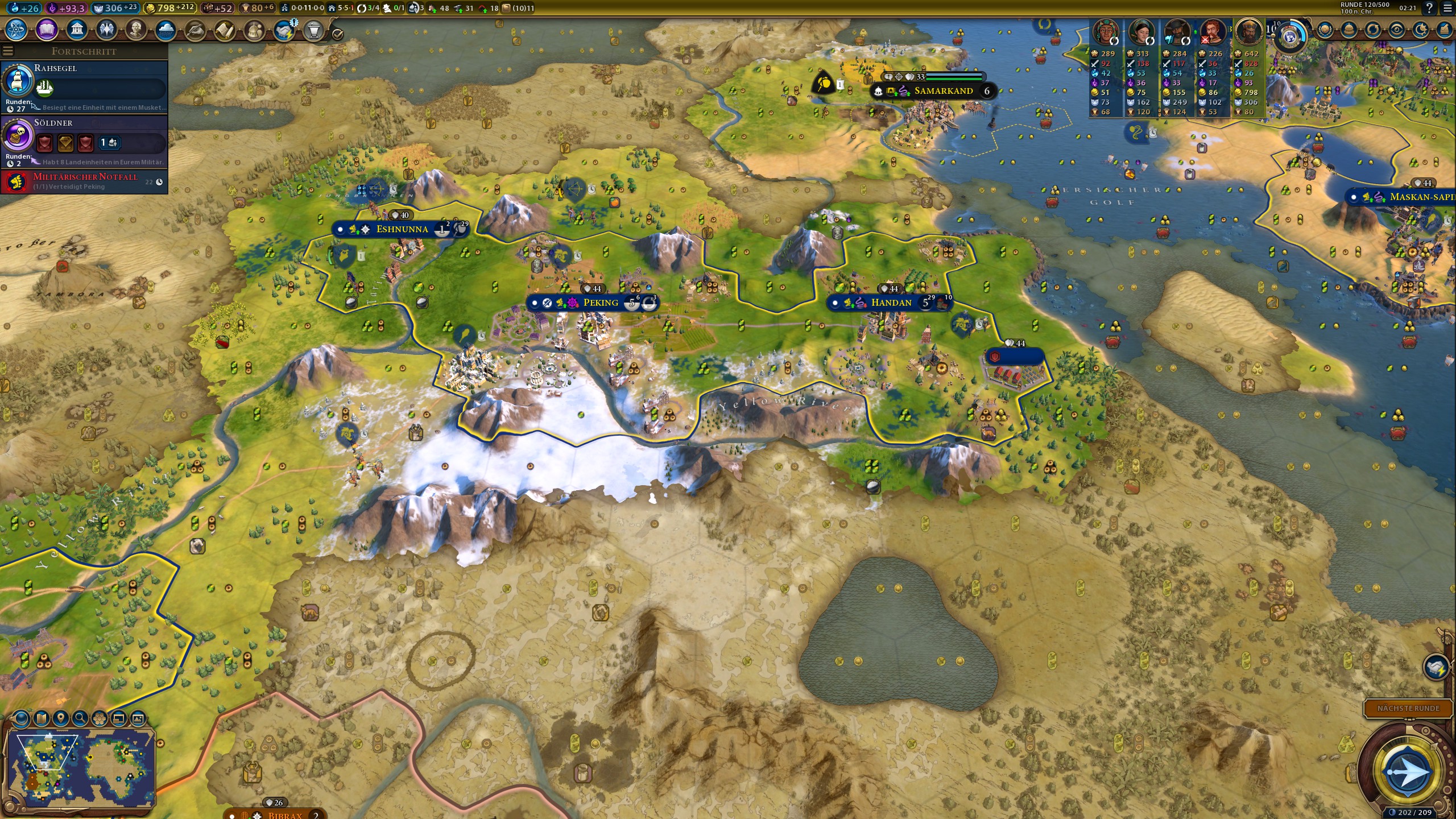Open the Militärischer Notfall emergency tracker
This screenshot has height=819, width=1456.
pos(84,181)
